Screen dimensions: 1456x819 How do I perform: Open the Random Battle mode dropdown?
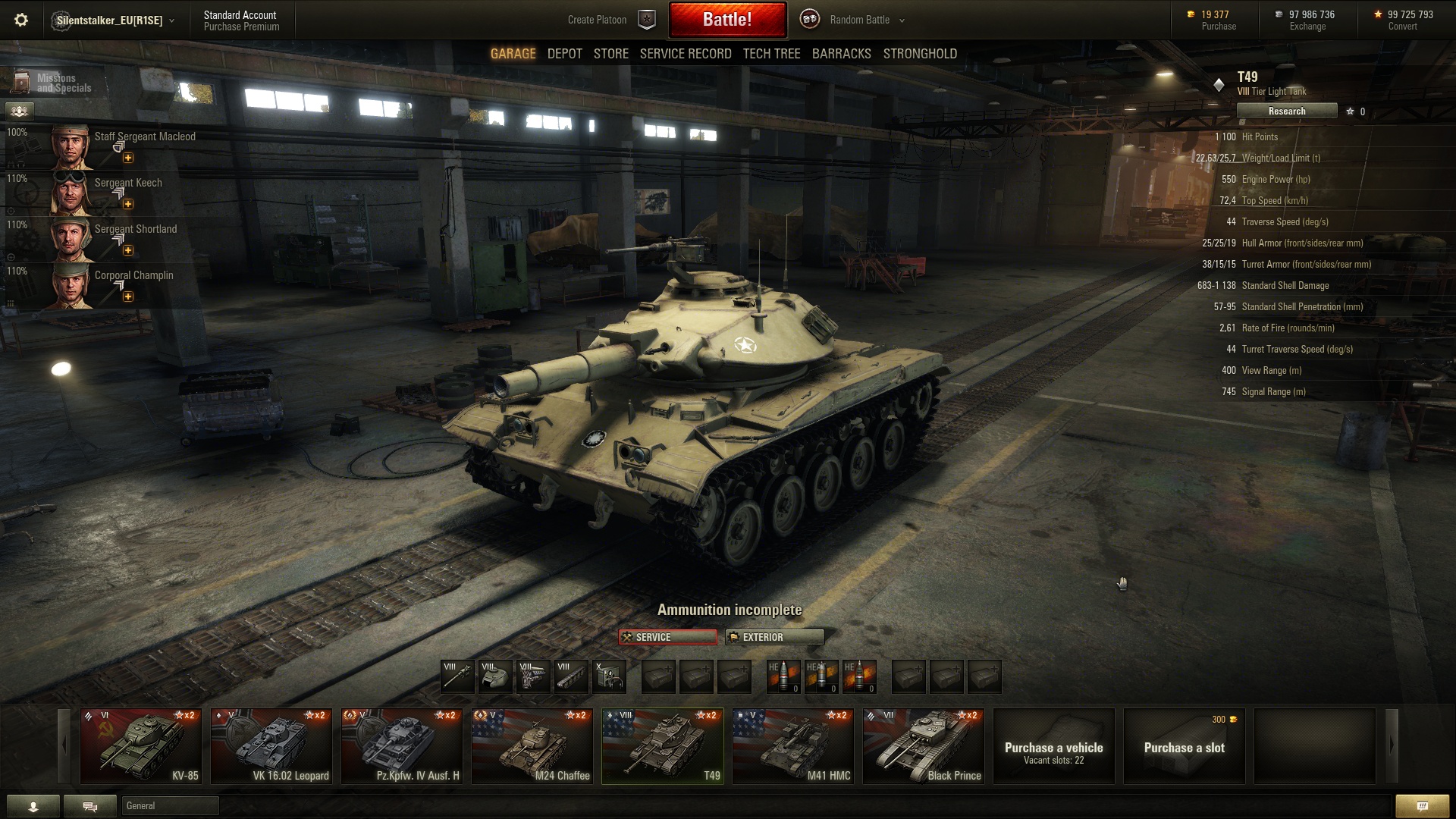(864, 20)
